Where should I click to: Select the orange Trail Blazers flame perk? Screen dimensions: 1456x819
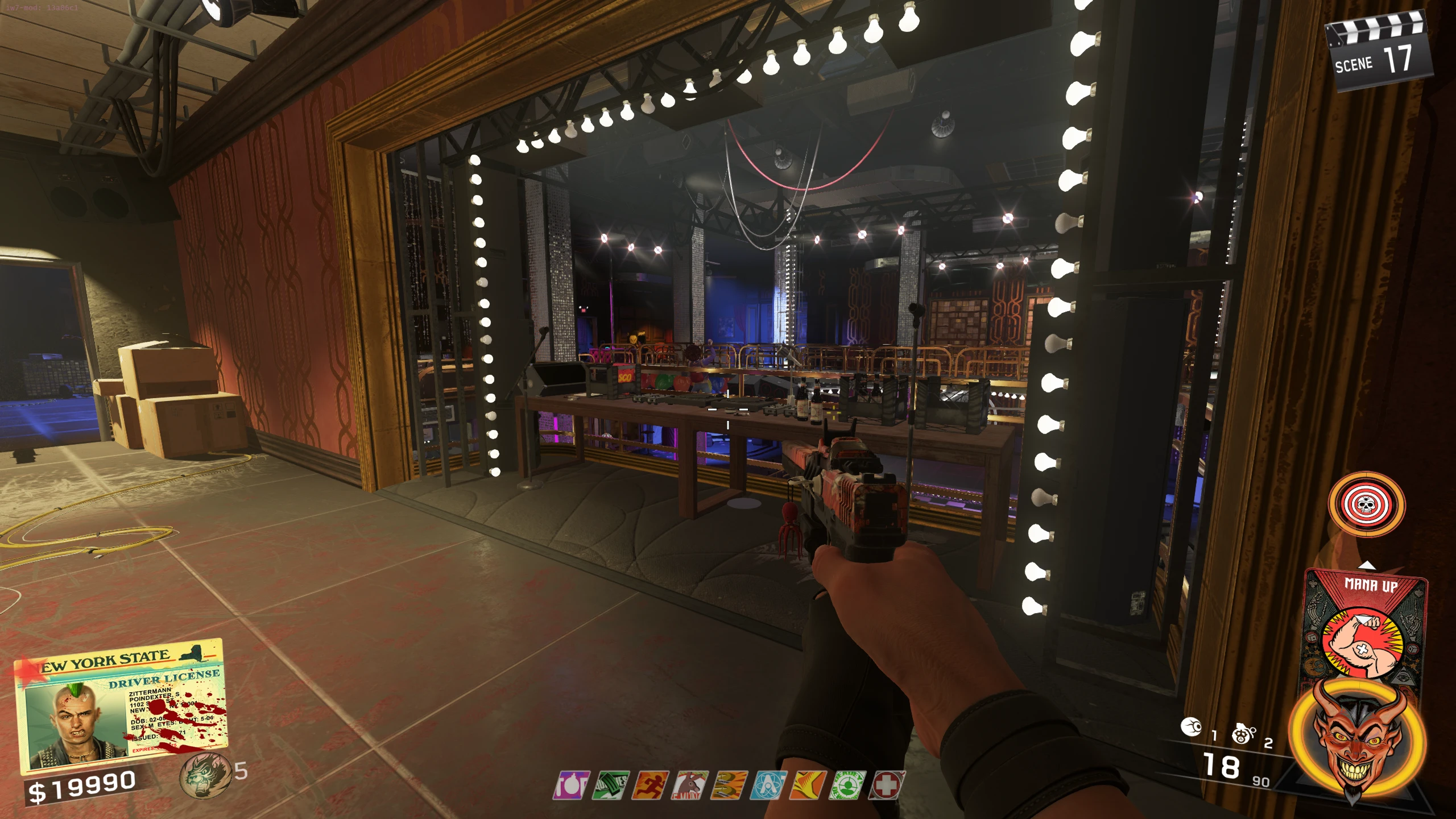[808, 785]
